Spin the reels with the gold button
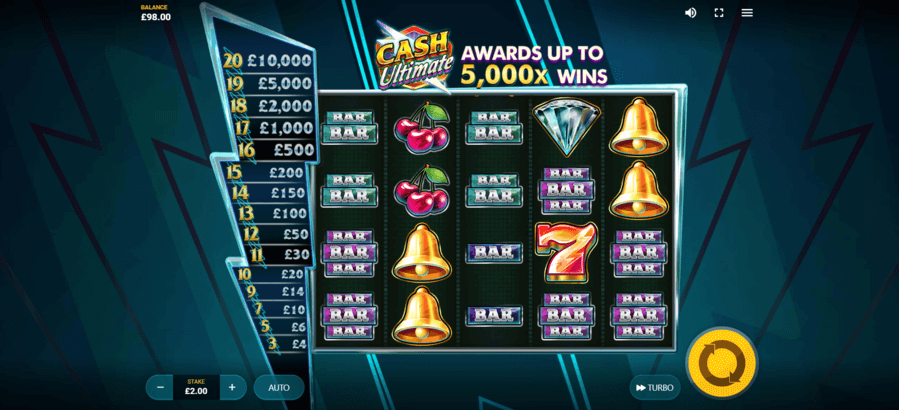 pyautogui.click(x=723, y=361)
